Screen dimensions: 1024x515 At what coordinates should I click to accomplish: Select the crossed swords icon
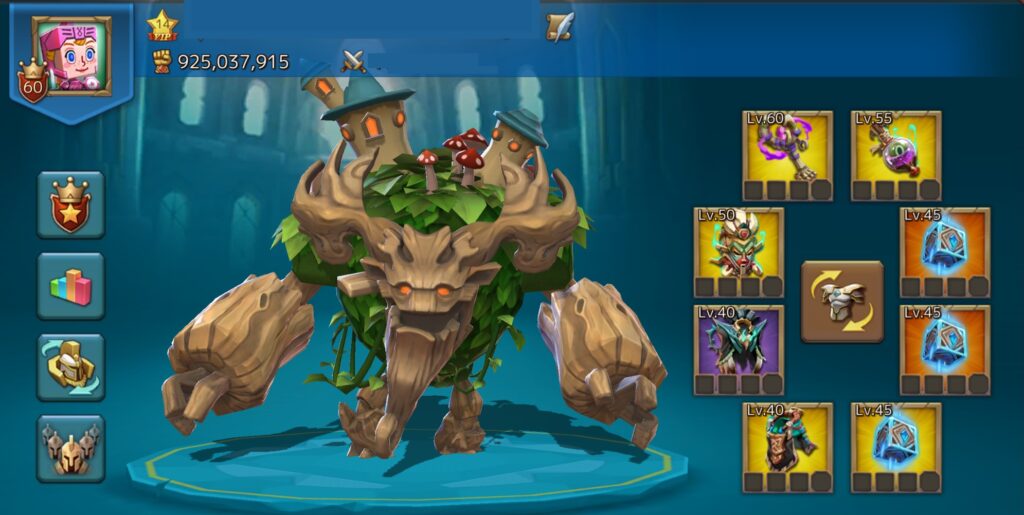coord(354,62)
